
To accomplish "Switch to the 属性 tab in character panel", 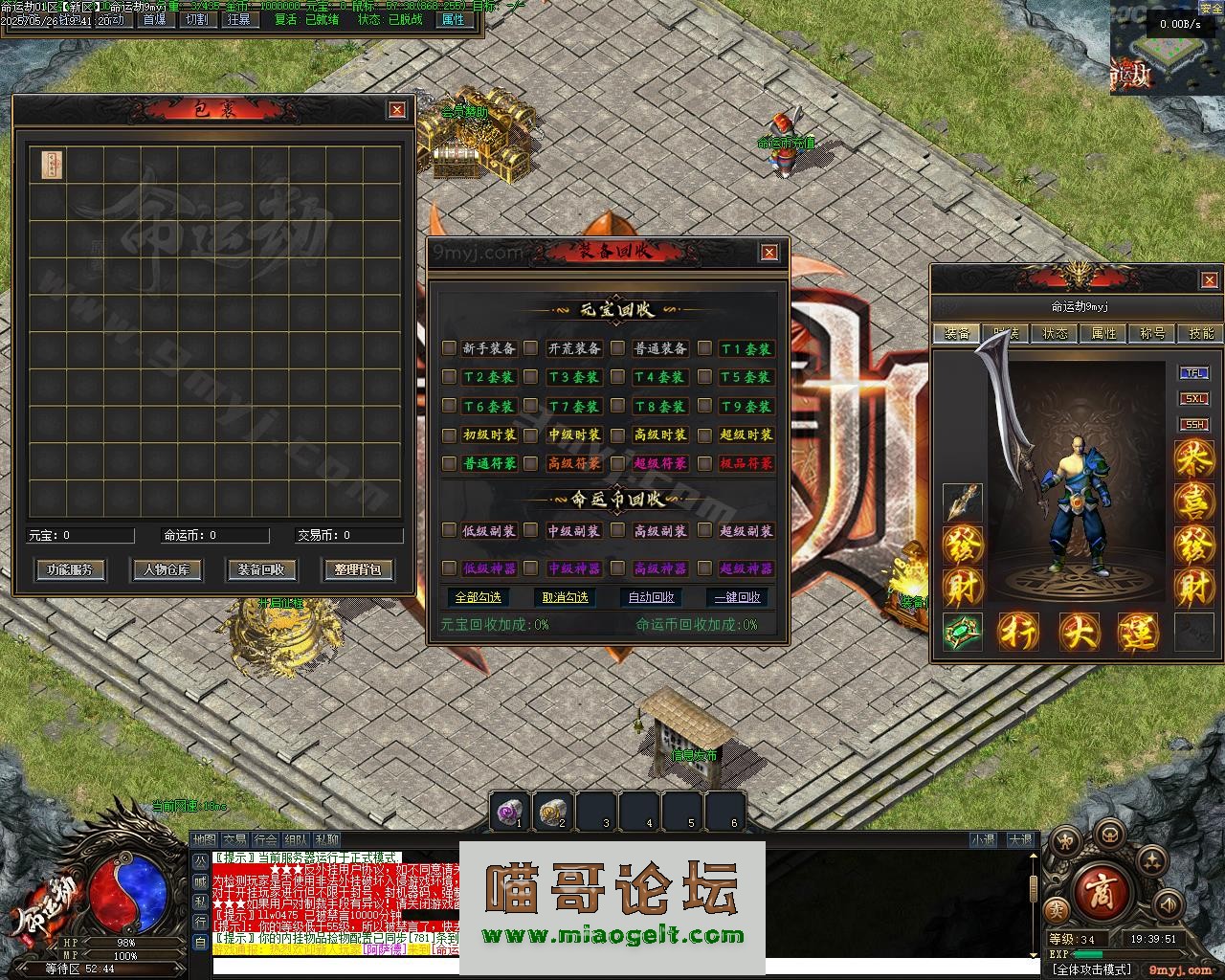I will tap(1103, 333).
